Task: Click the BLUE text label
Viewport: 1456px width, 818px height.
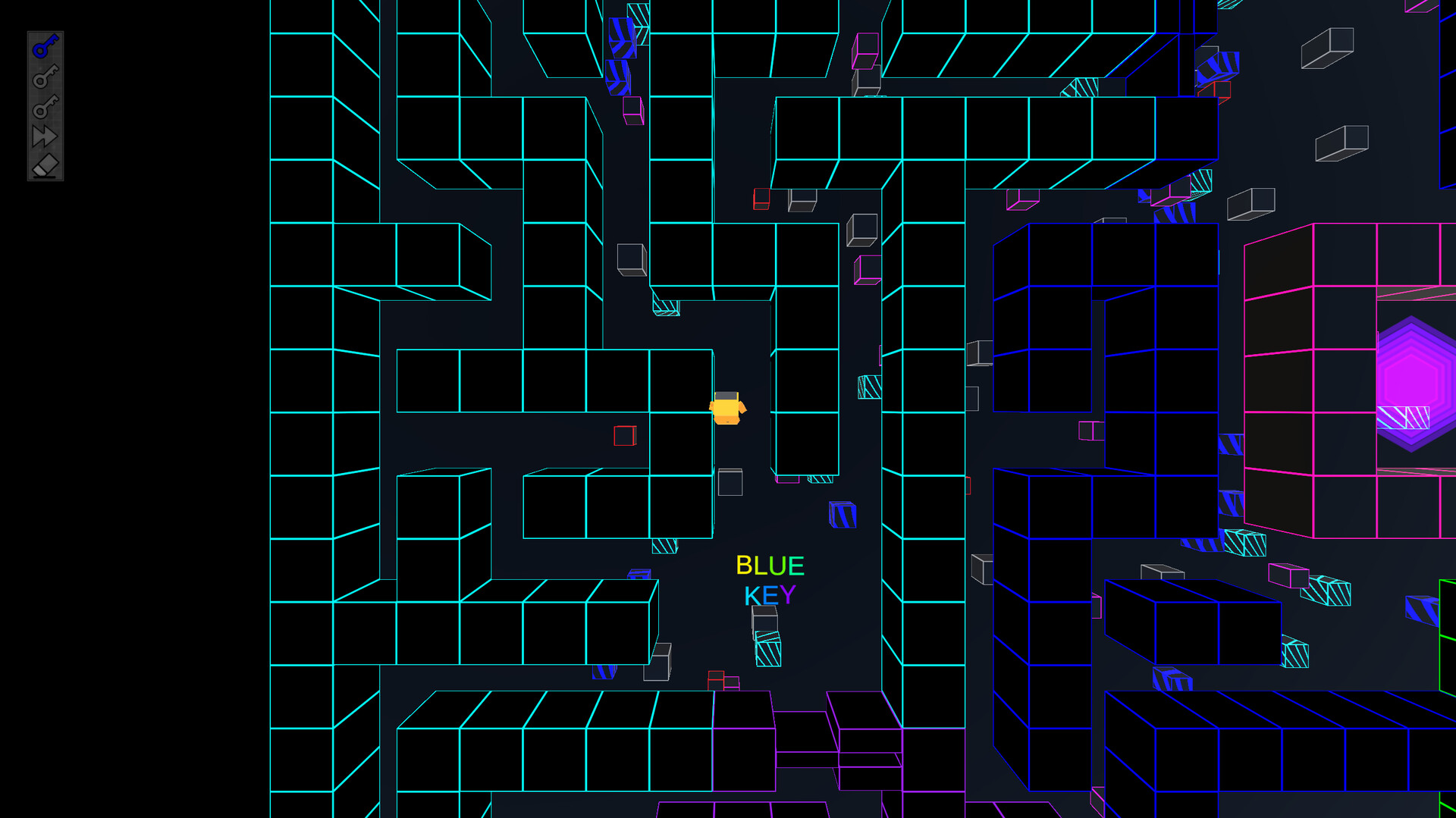Action: pos(770,564)
